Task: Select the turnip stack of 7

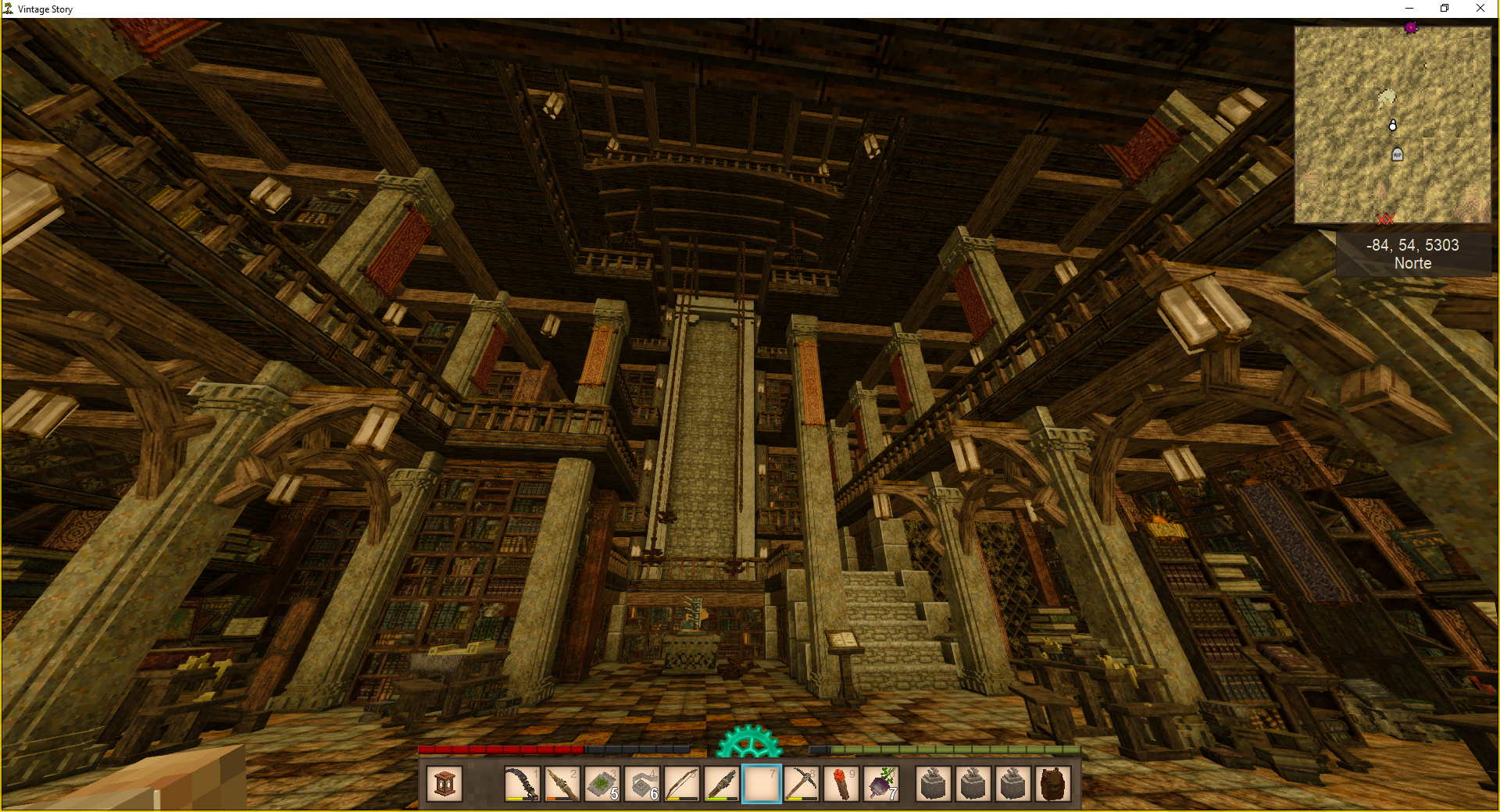Action: pos(881,784)
